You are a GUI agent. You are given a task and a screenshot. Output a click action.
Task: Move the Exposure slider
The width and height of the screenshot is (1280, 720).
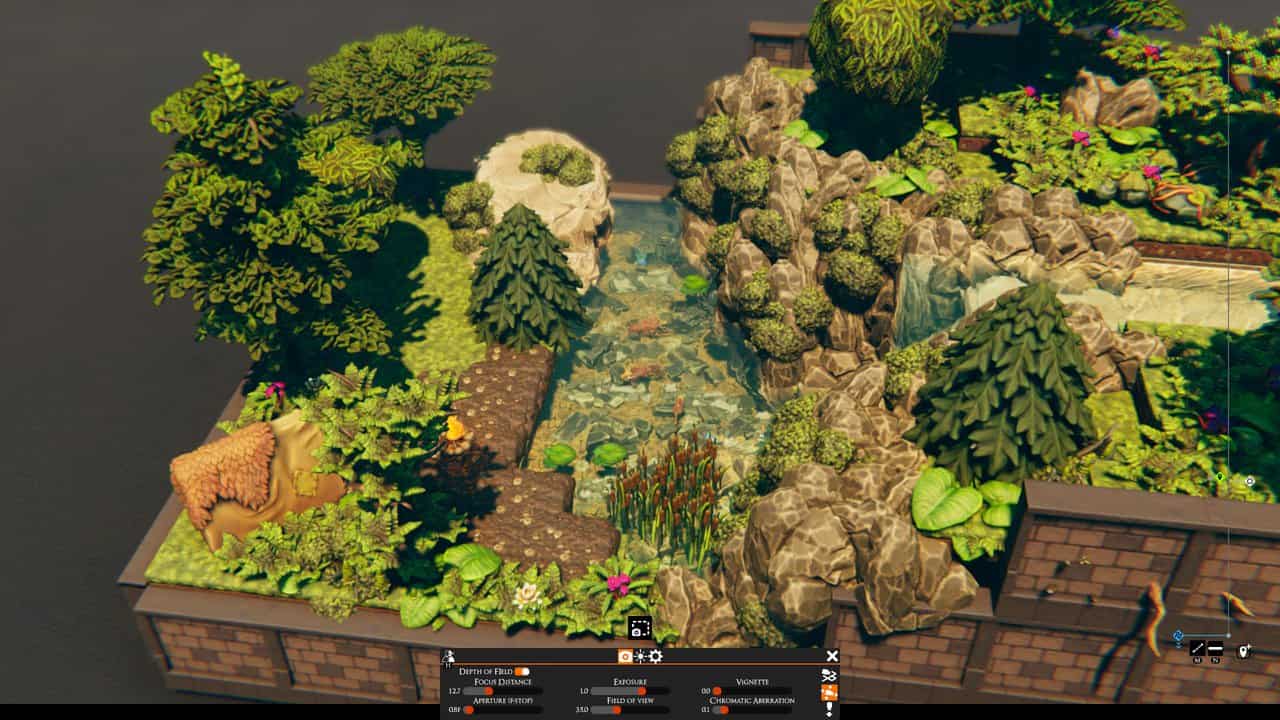[642, 691]
